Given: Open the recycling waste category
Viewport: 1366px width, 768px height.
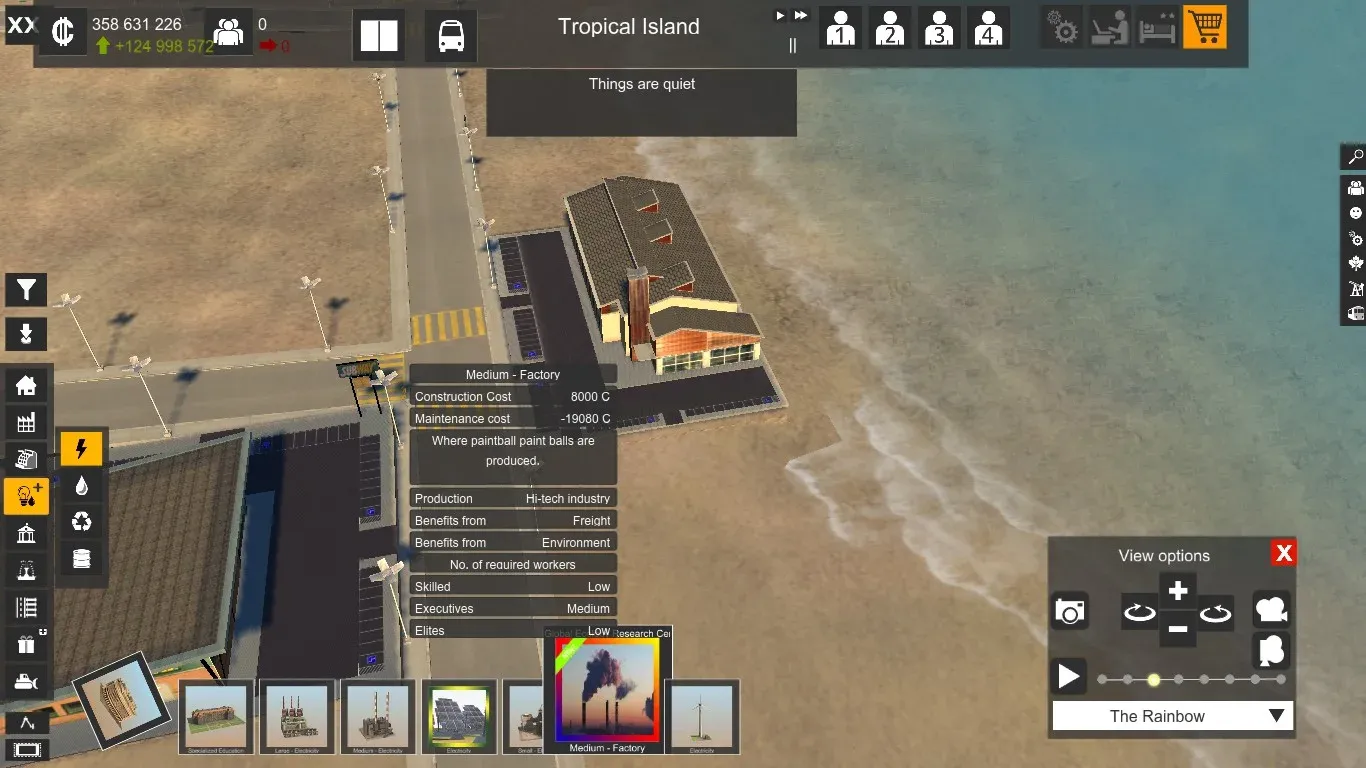Looking at the screenshot, I should click(82, 522).
